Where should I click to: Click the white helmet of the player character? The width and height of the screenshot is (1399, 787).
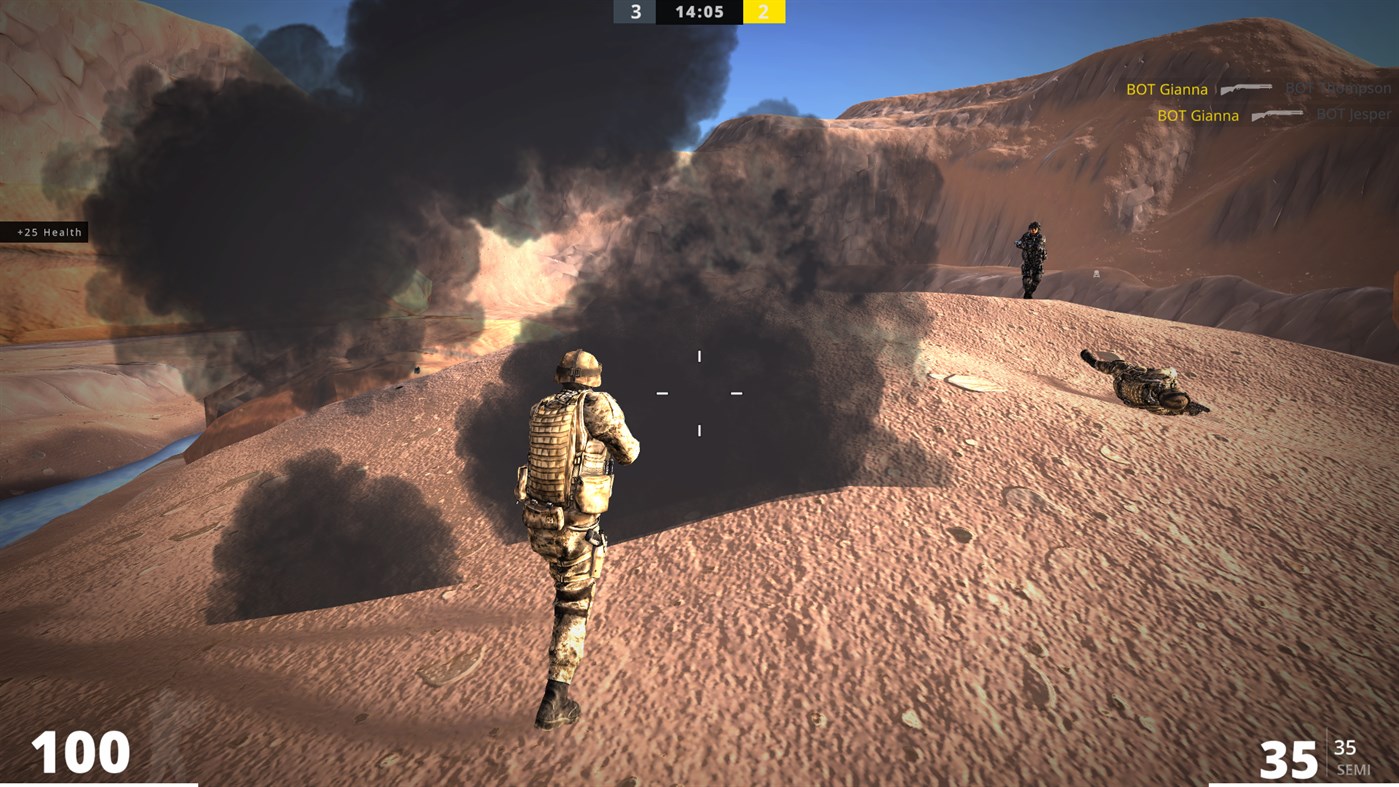[x=578, y=370]
